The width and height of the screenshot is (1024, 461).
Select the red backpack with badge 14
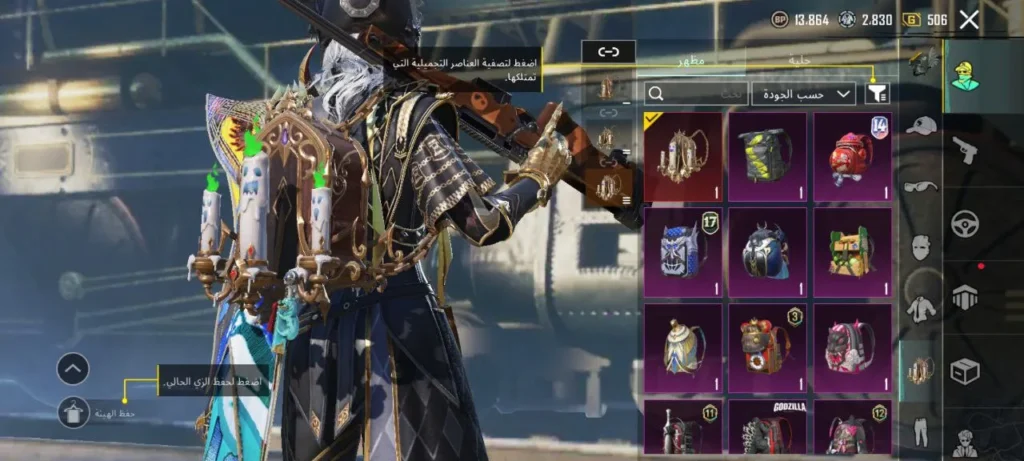tap(852, 156)
